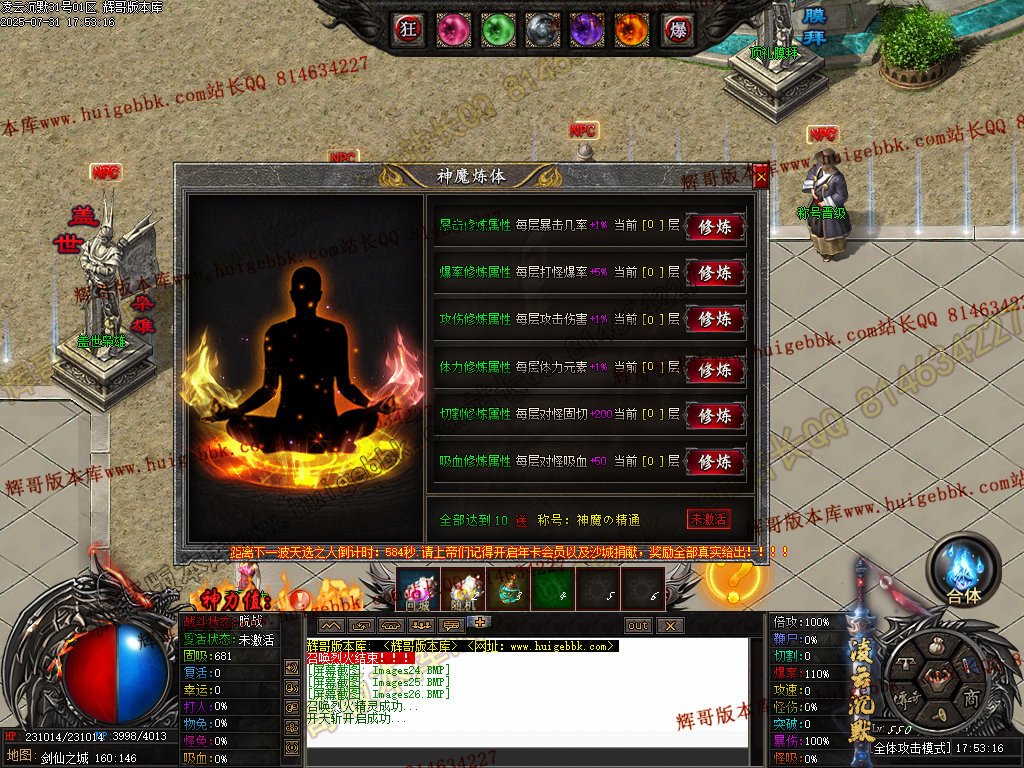Select the green orb in top bar
Viewport: 1024px width, 768px height.
[497, 29]
